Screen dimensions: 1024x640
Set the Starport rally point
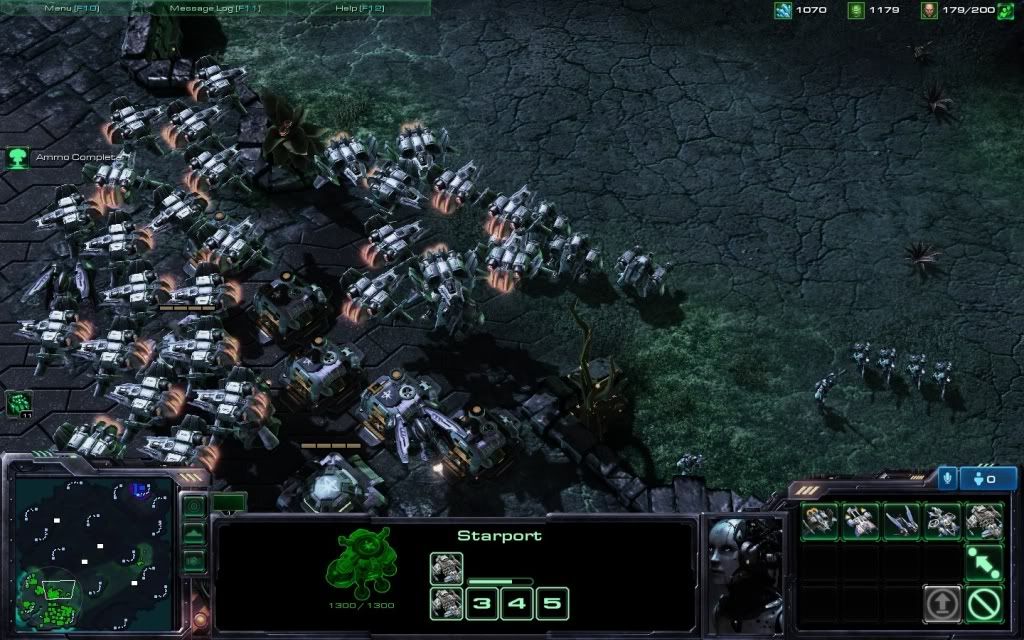(x=983, y=562)
